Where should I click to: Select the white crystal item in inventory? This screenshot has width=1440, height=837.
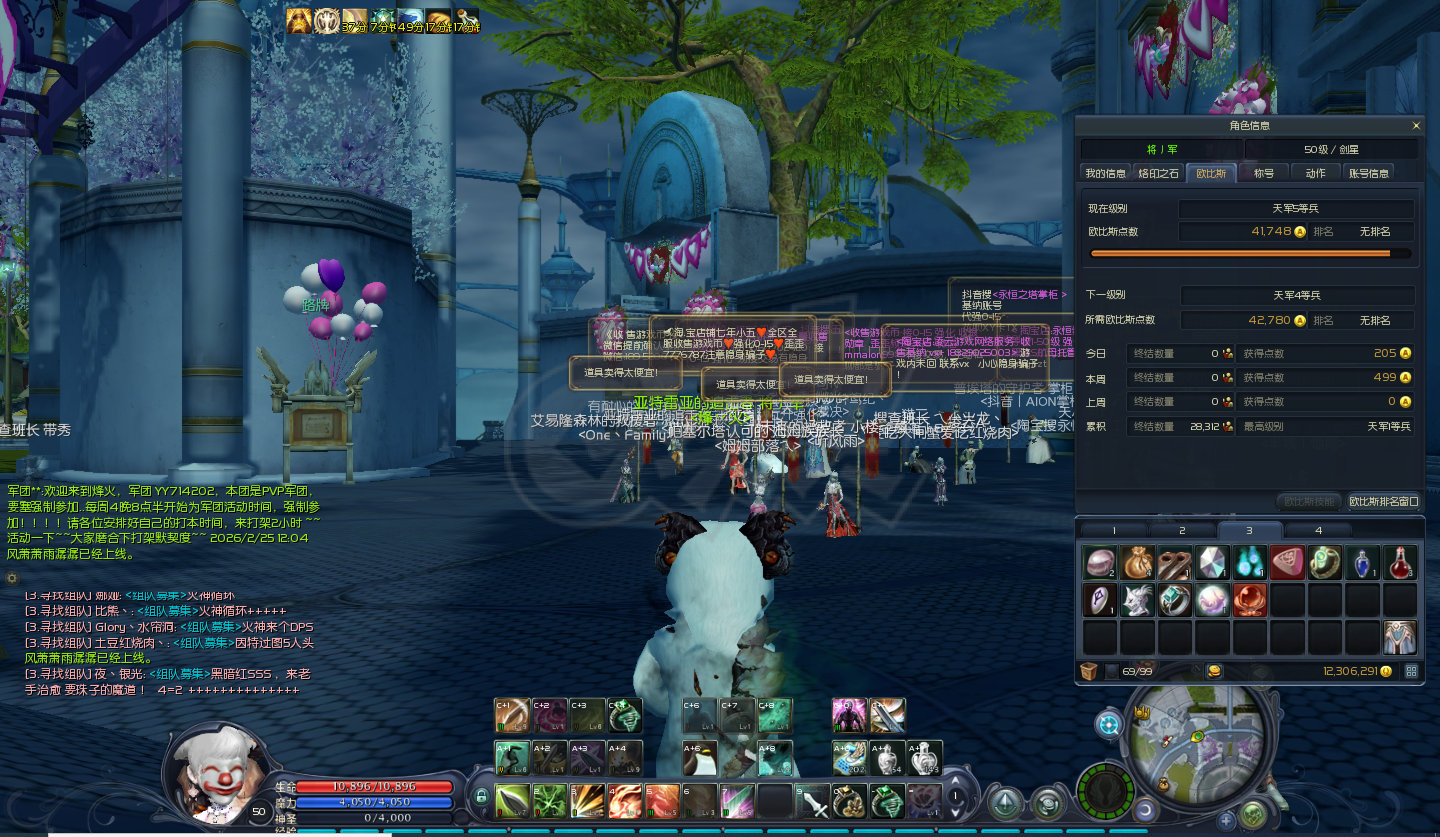tap(1212, 562)
